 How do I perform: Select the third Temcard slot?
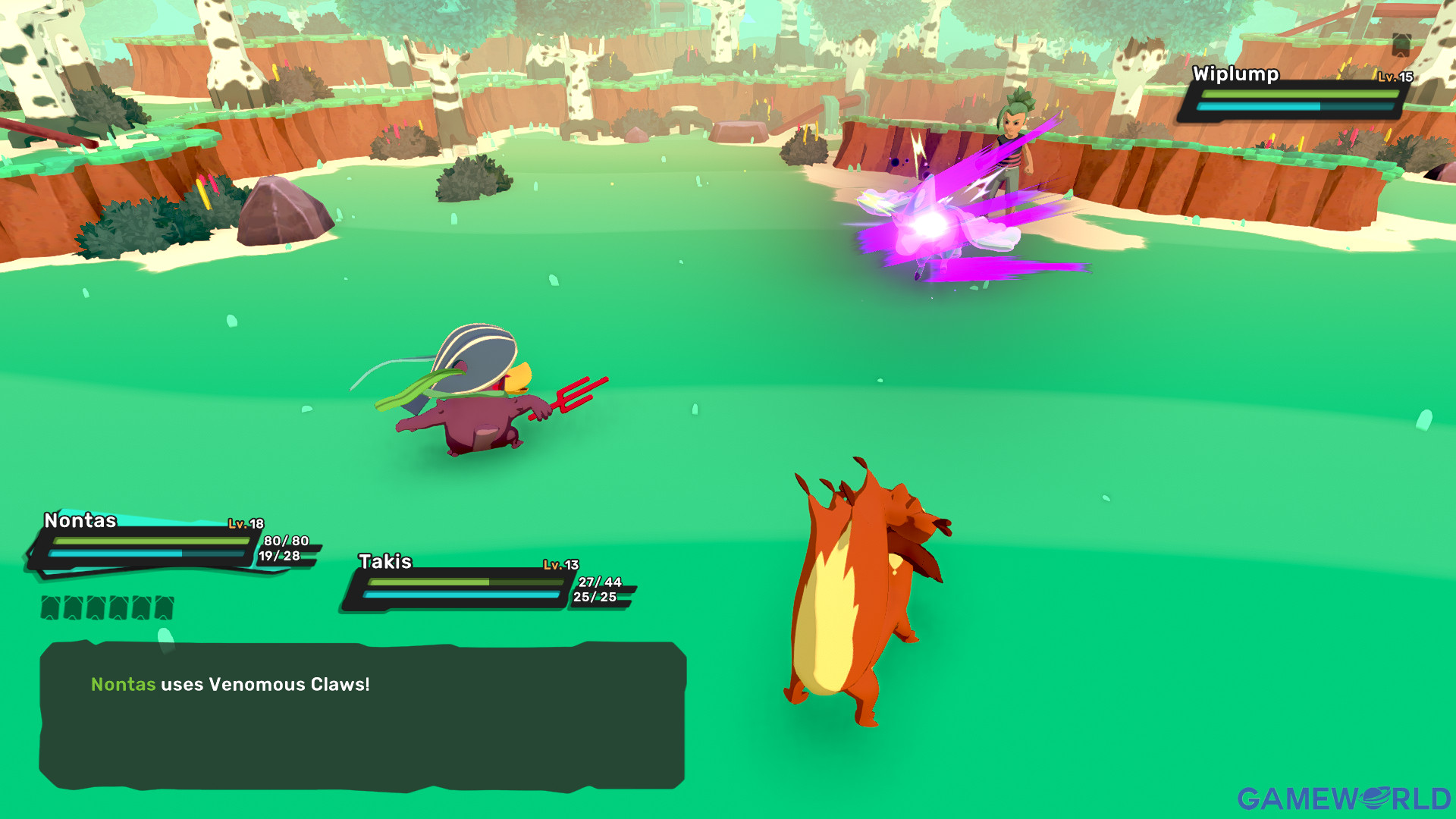[x=95, y=607]
